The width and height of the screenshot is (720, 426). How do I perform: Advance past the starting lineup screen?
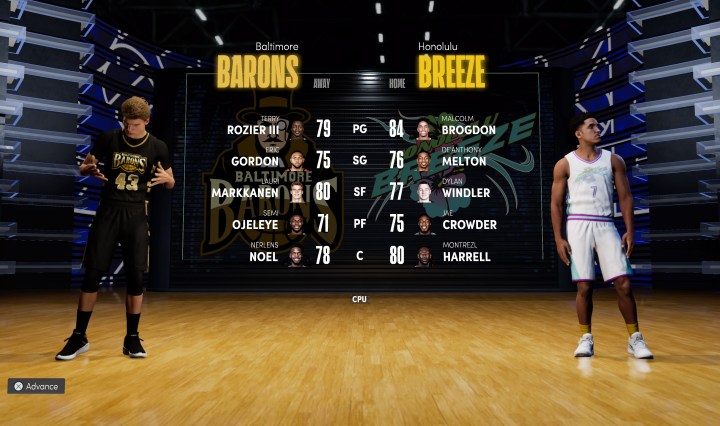click(x=36, y=386)
